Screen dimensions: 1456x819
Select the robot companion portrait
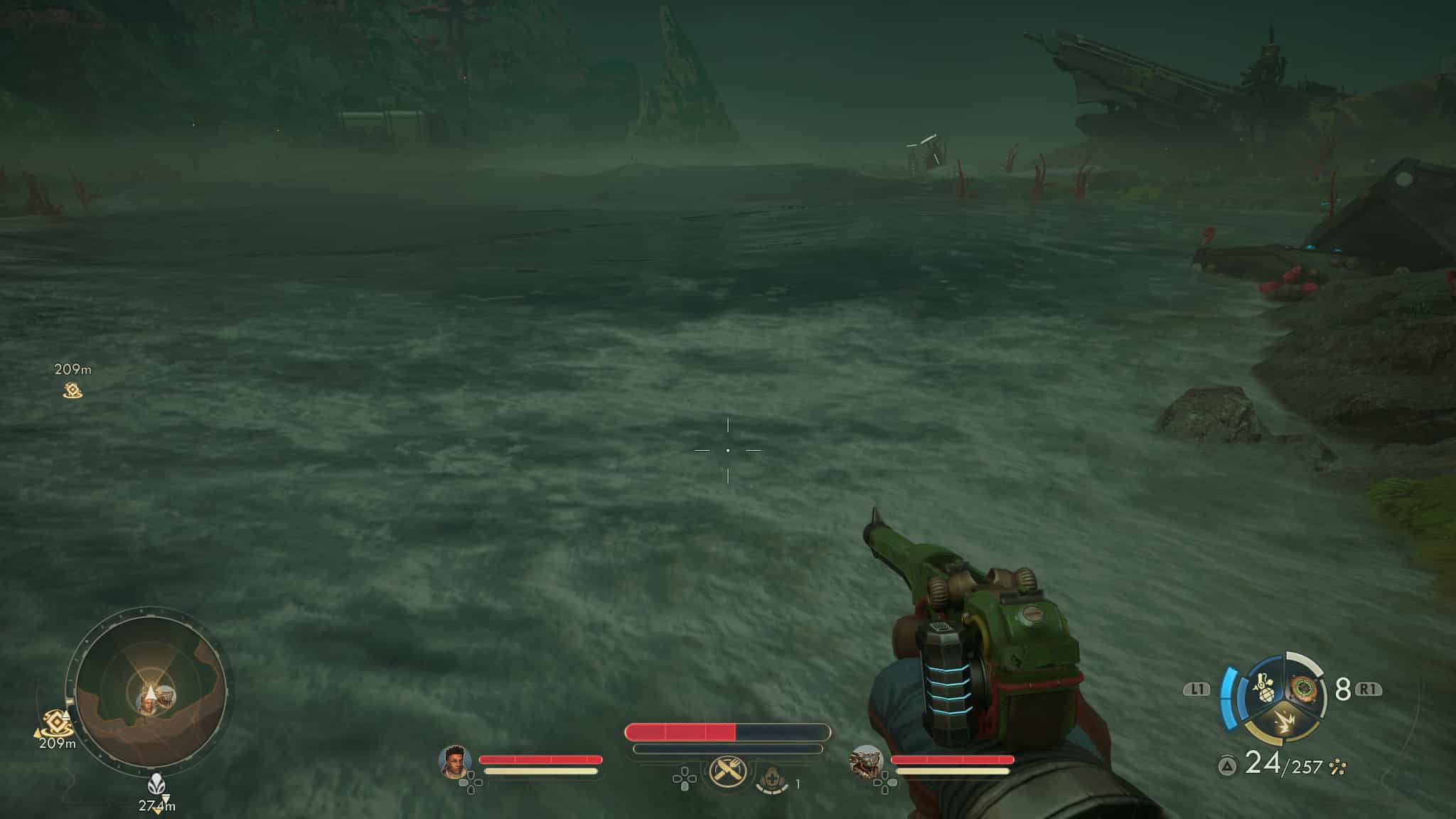[866, 762]
